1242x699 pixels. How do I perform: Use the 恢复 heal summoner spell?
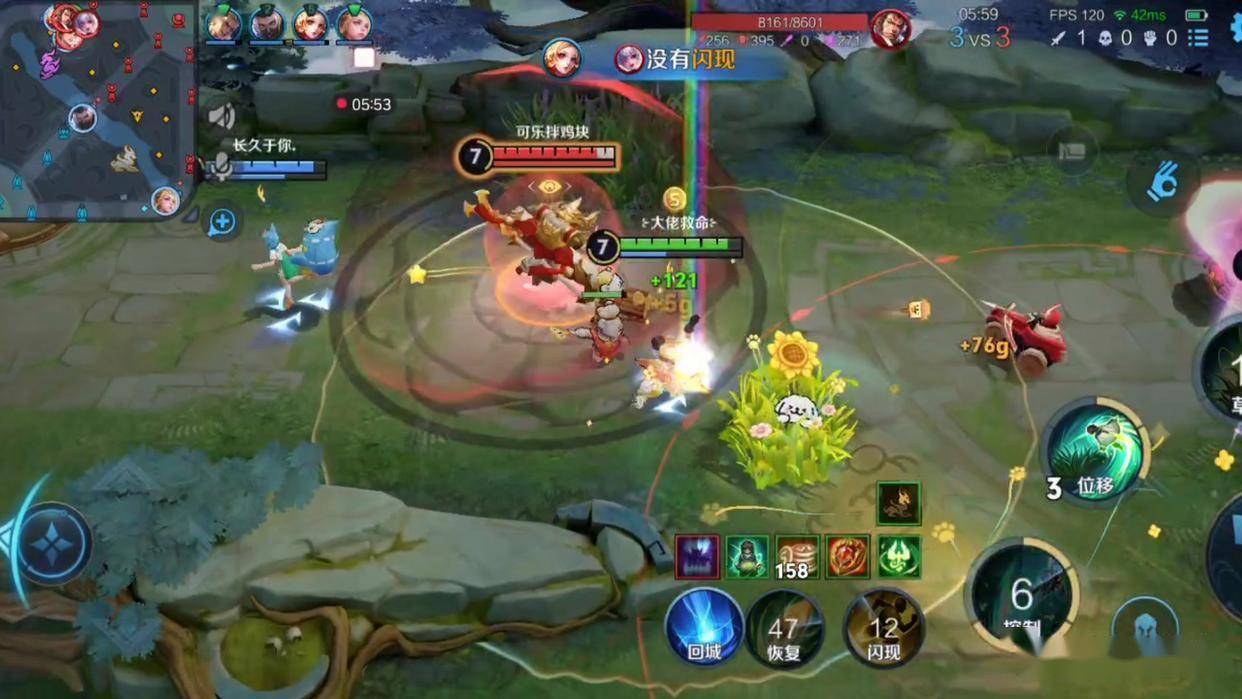coord(784,629)
